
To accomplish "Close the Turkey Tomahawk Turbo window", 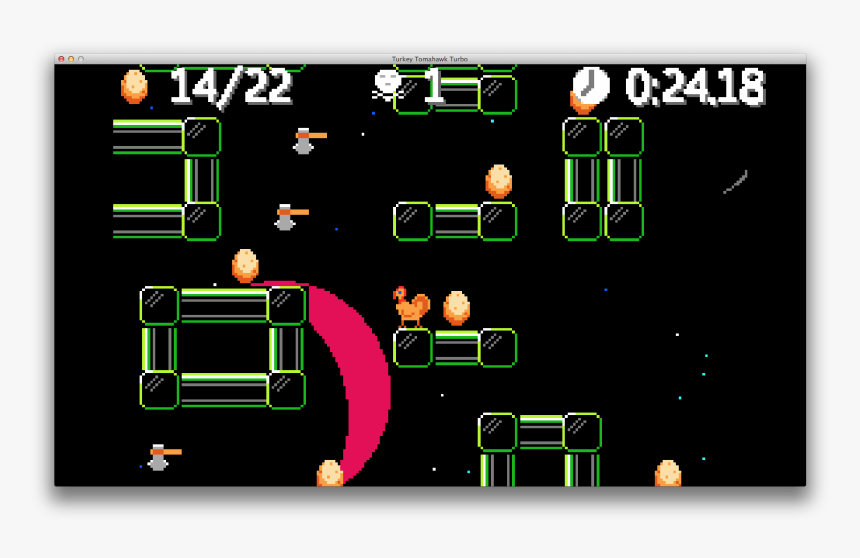I will [61, 59].
